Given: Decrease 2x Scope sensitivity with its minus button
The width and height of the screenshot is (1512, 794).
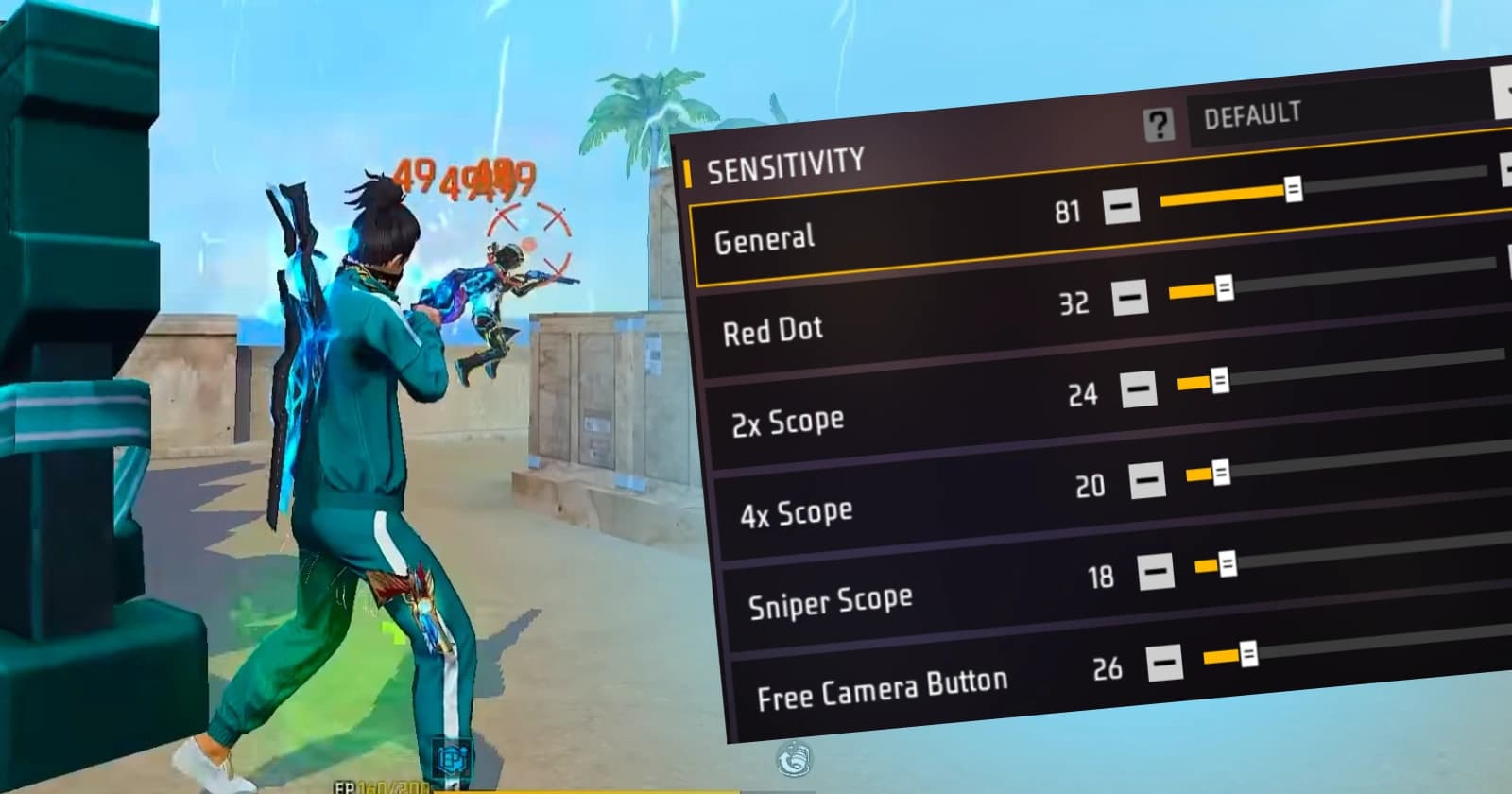Looking at the screenshot, I should 1139,388.
